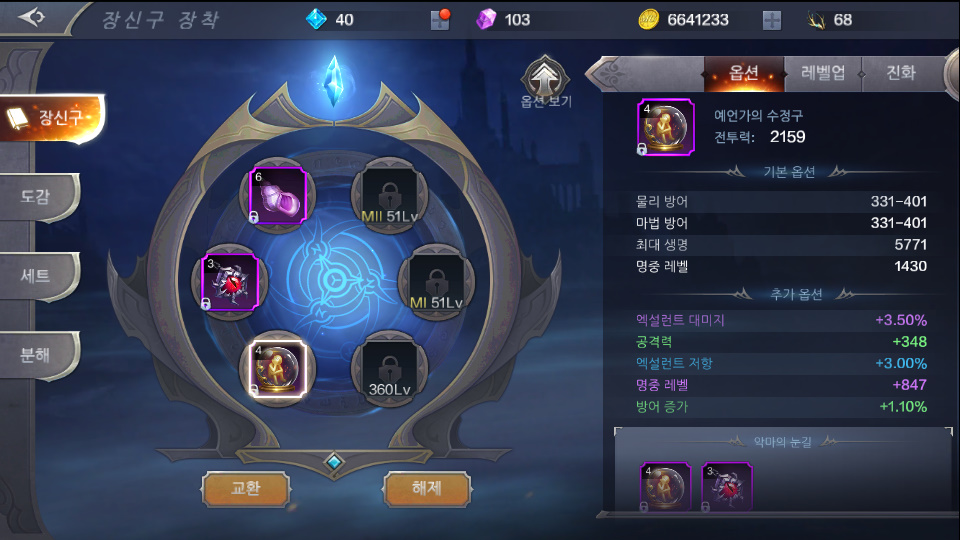Choose the equipped golden crystal orb slot
This screenshot has height=540, width=960.
(x=278, y=367)
